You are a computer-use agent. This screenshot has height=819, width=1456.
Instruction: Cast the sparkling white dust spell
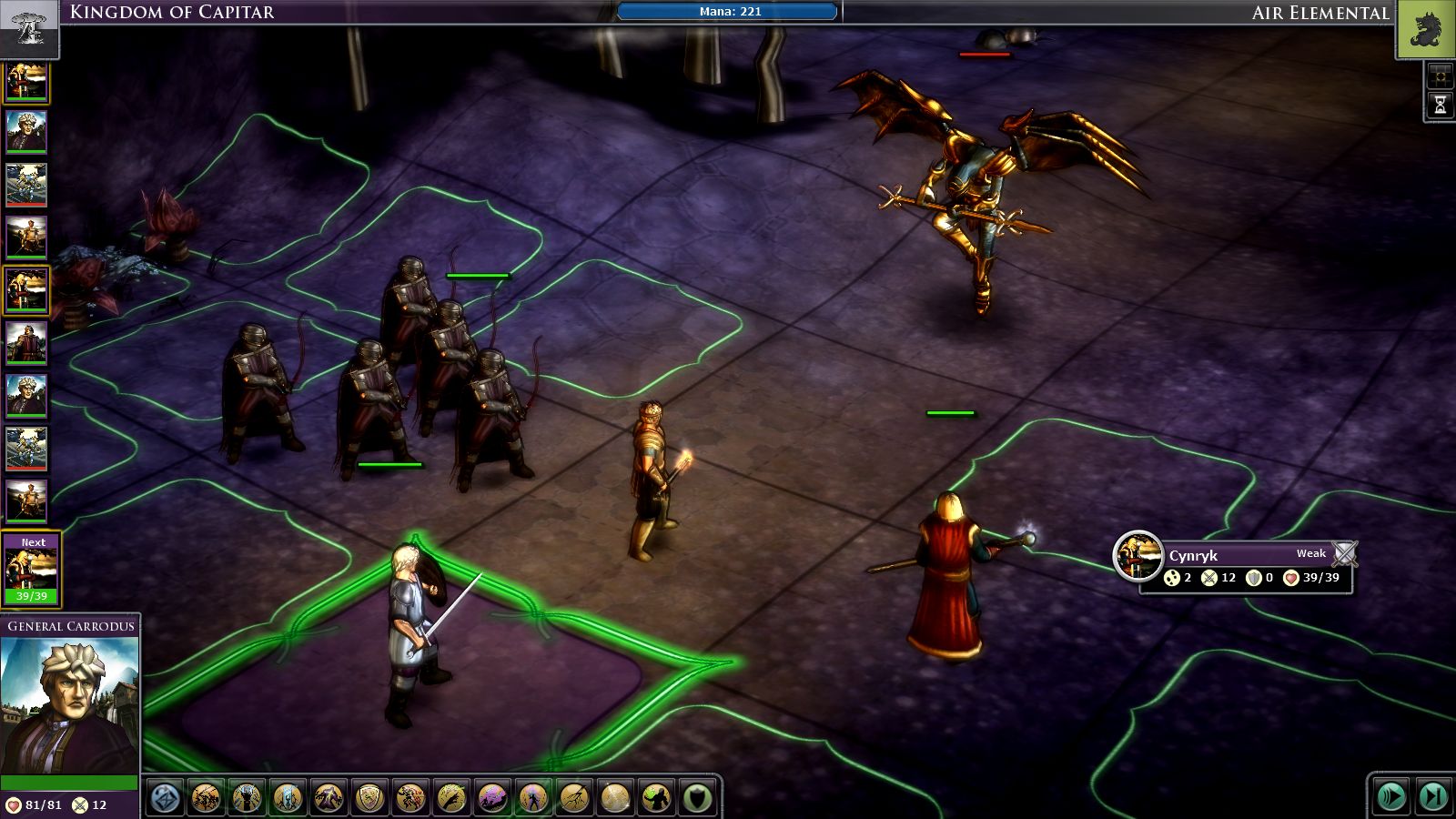point(615,798)
